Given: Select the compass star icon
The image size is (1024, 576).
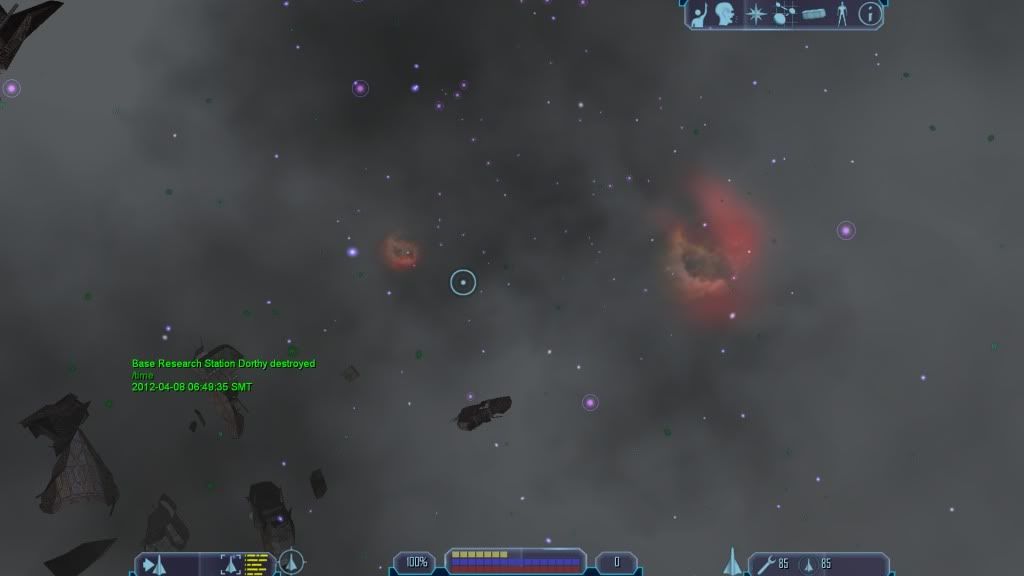Looking at the screenshot, I should 755,14.
